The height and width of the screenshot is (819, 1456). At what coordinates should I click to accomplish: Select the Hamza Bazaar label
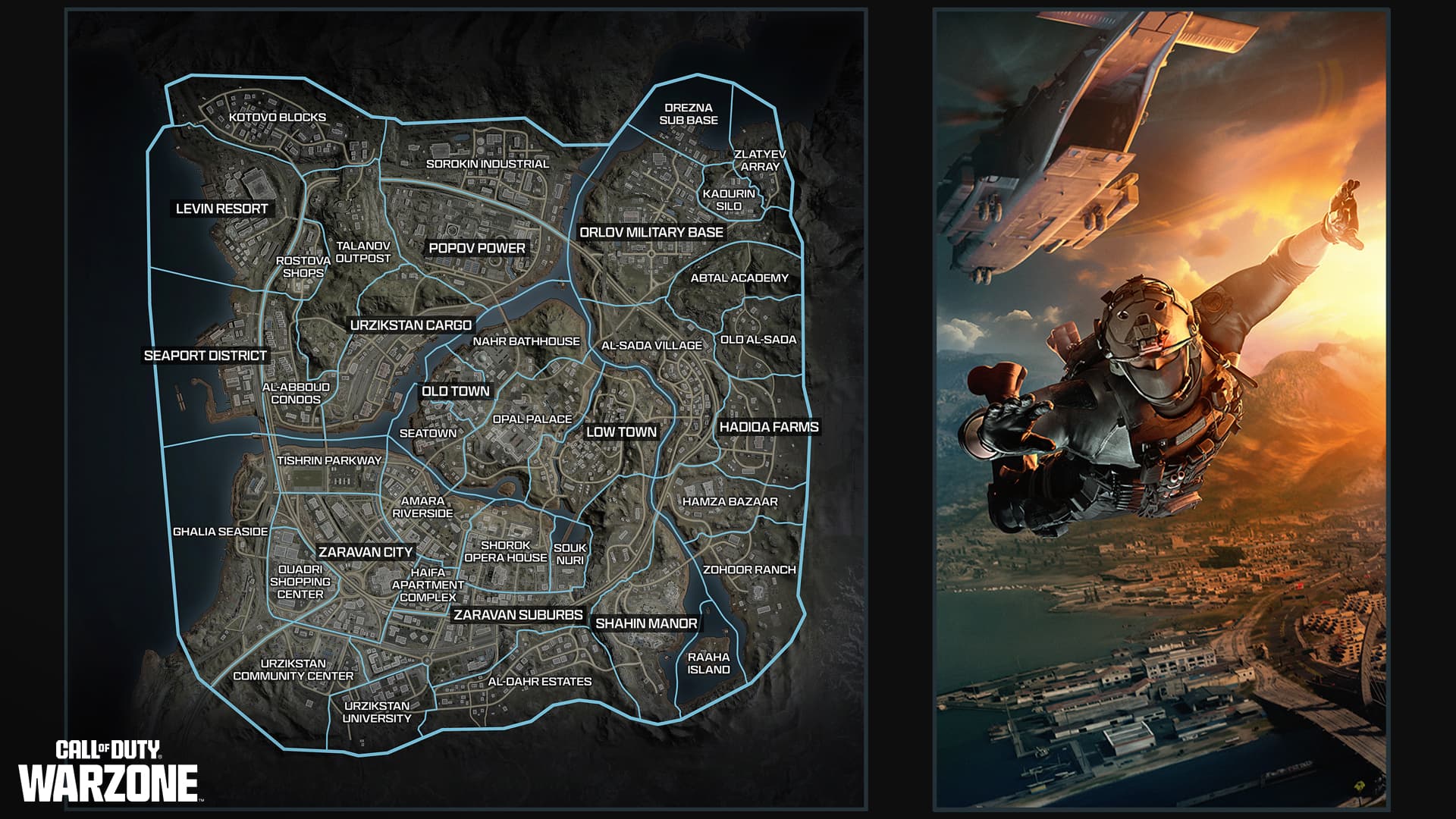pos(730,501)
